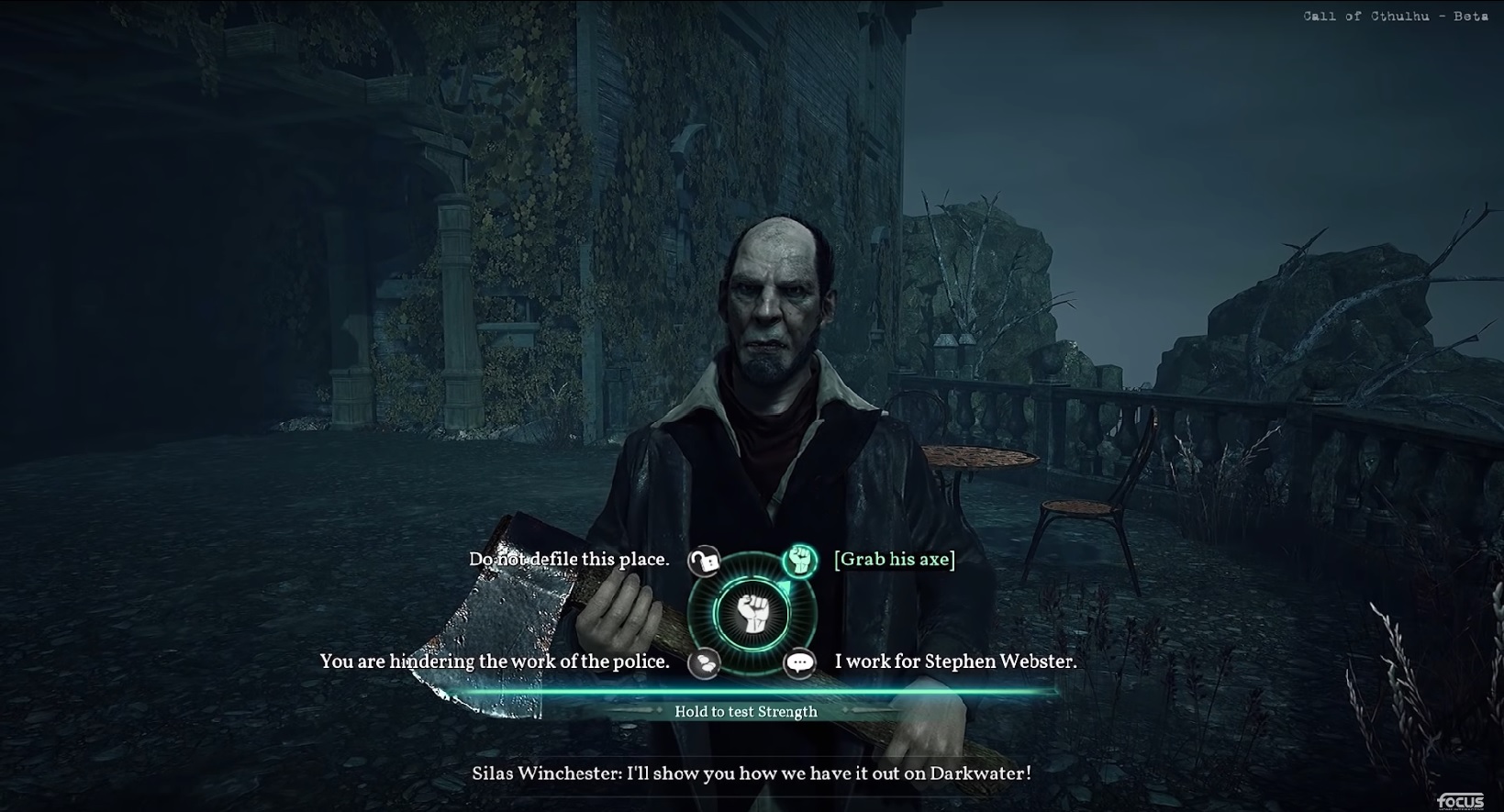Answer "I work for Stephen Webster."
Image resolution: width=1504 pixels, height=812 pixels.
tap(955, 662)
